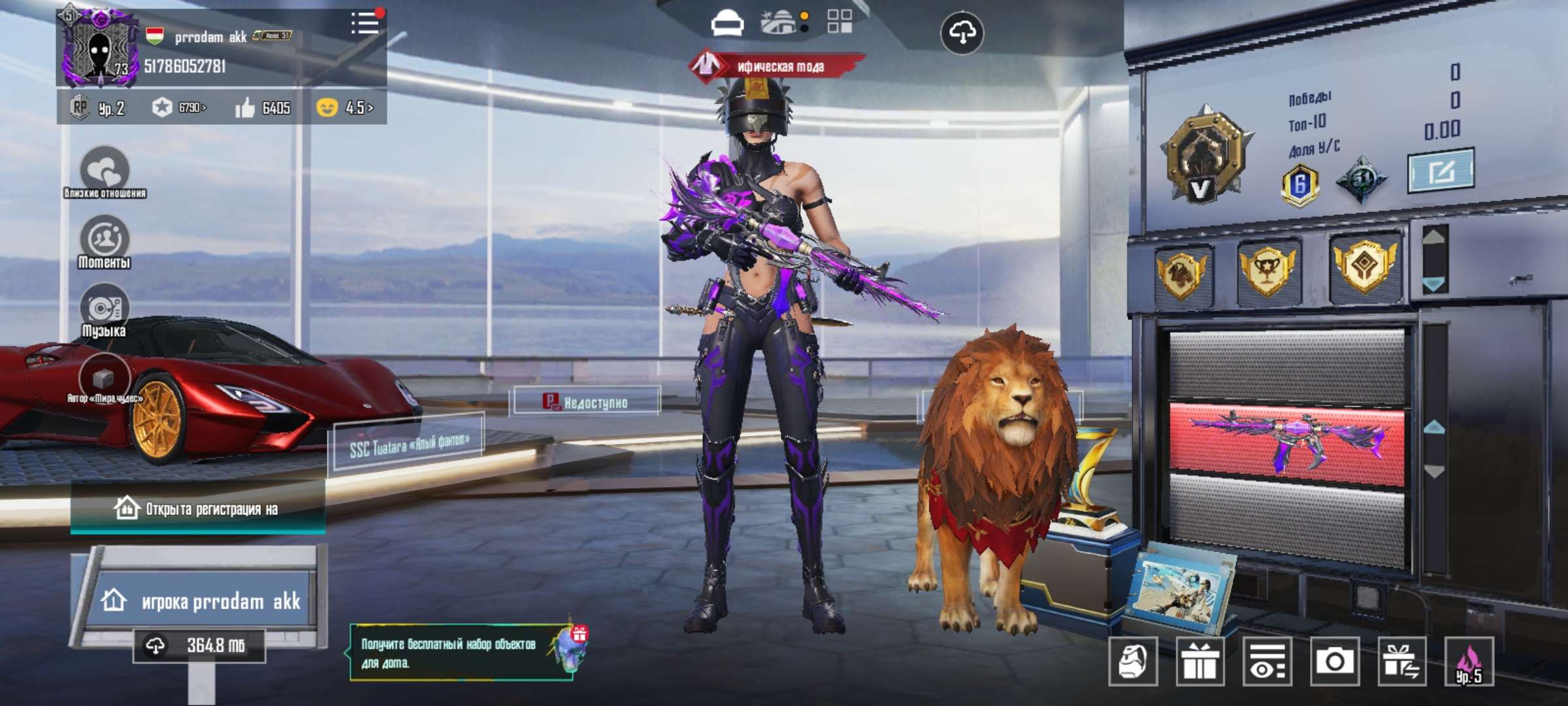Viewport: 1568px width, 706px height.
Task: Show the popularity star score
Action: [178, 107]
